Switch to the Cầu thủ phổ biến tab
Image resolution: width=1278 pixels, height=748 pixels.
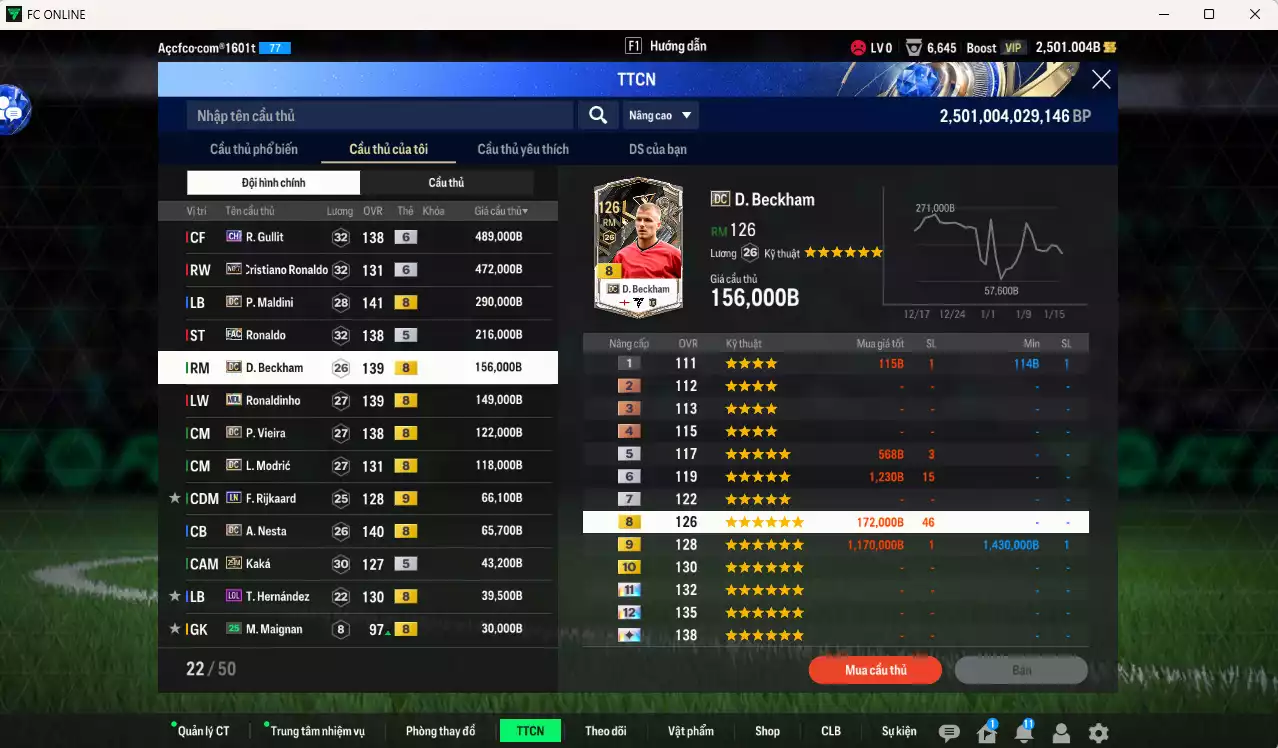(254, 149)
